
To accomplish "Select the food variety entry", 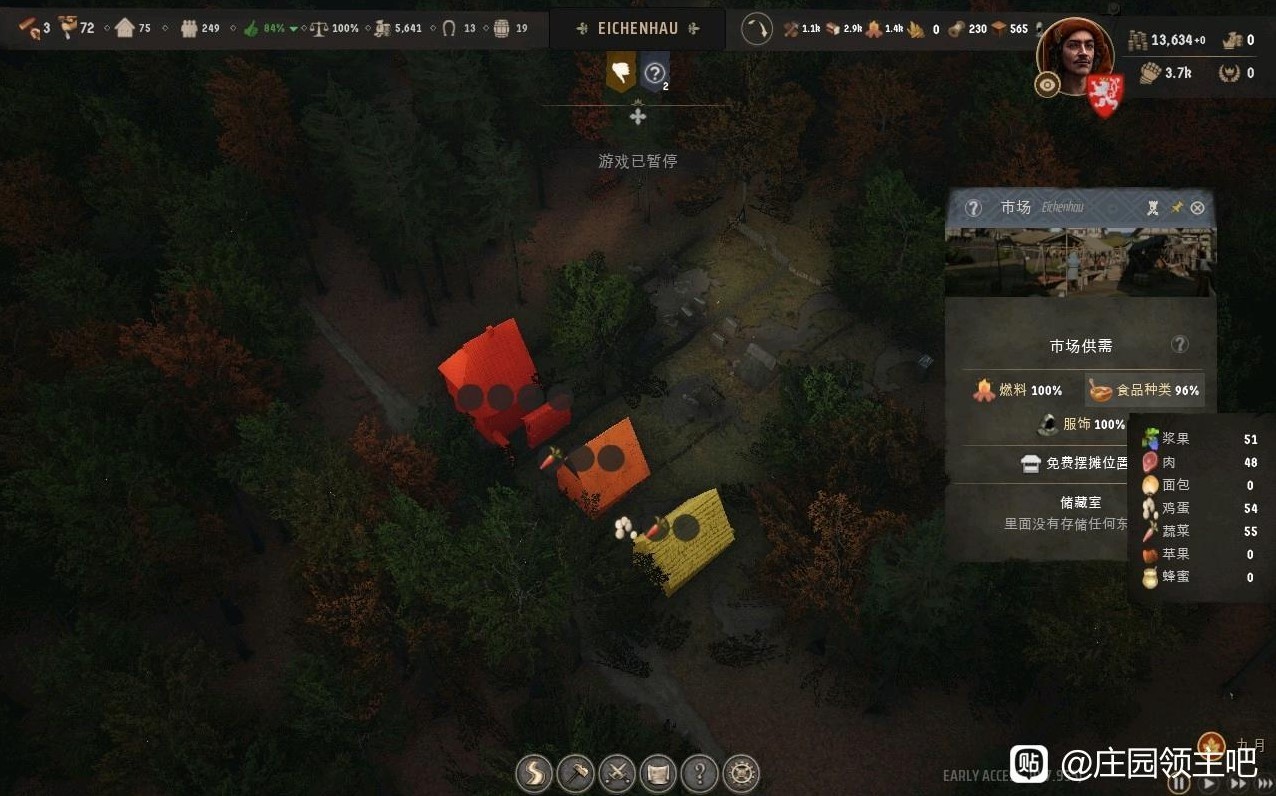I will click(1144, 390).
